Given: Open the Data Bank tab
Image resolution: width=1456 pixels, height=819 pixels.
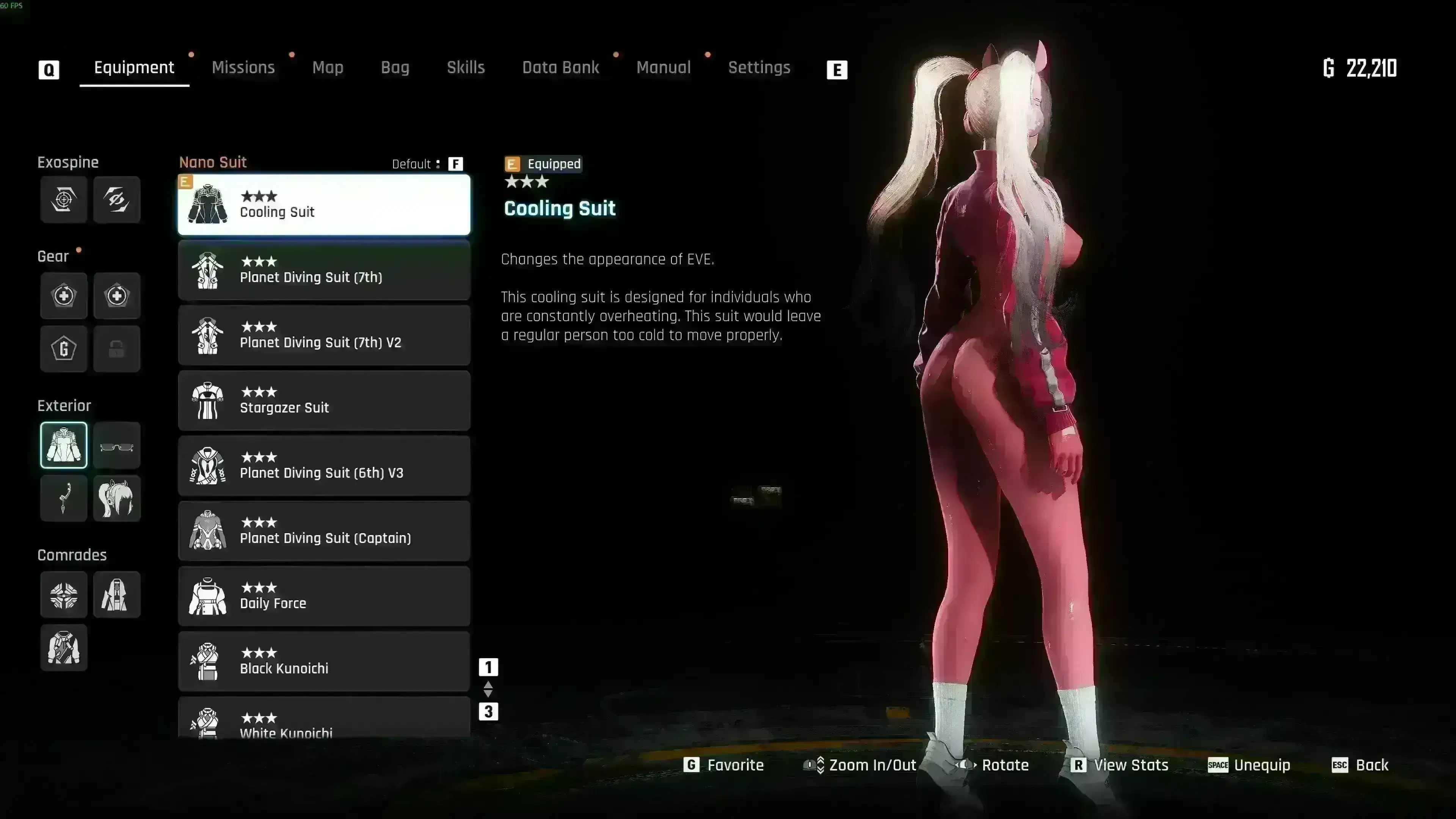Looking at the screenshot, I should [560, 68].
